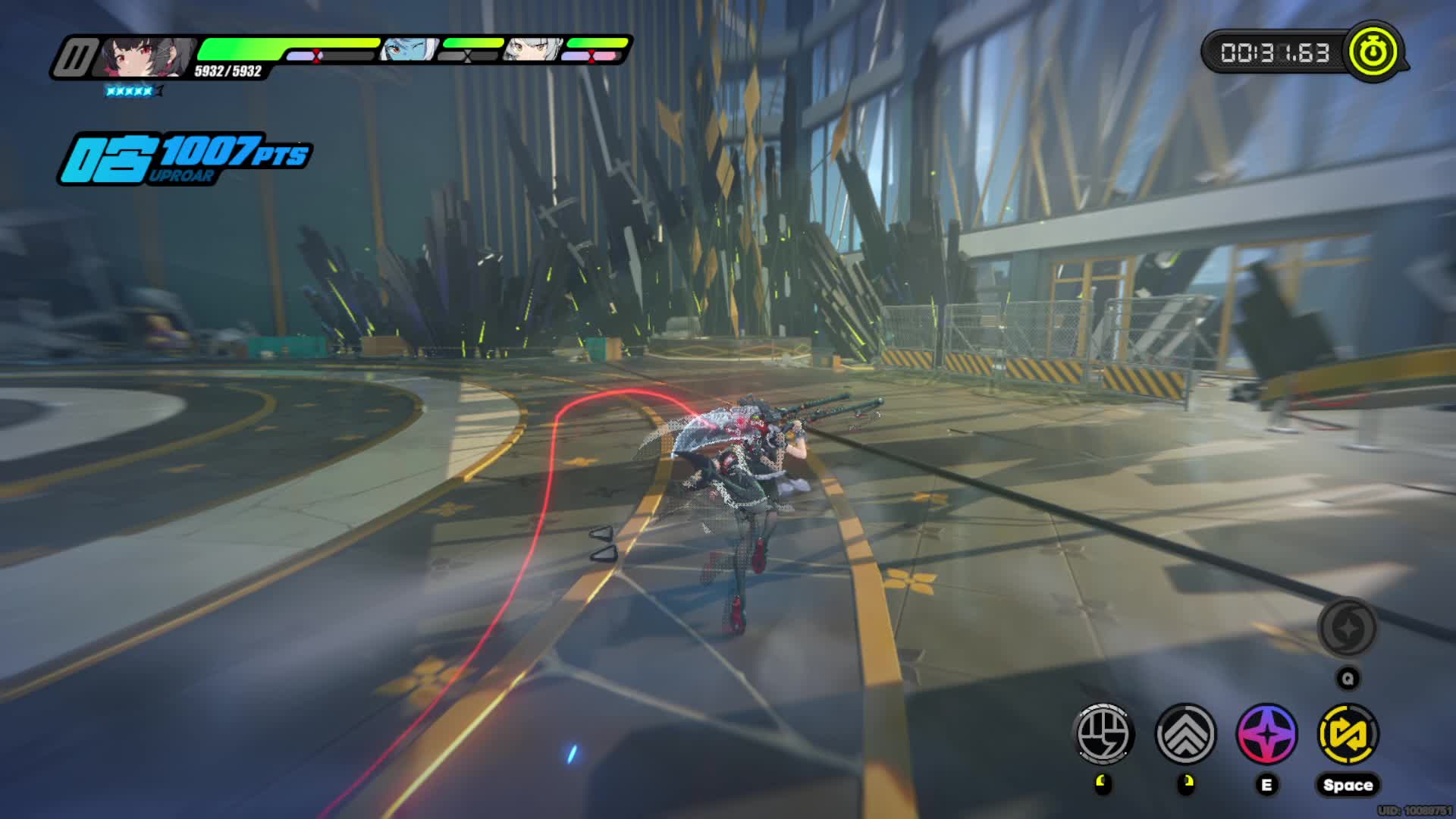
Task: Switch to the blue-haired teammate portrait
Action: click(409, 50)
